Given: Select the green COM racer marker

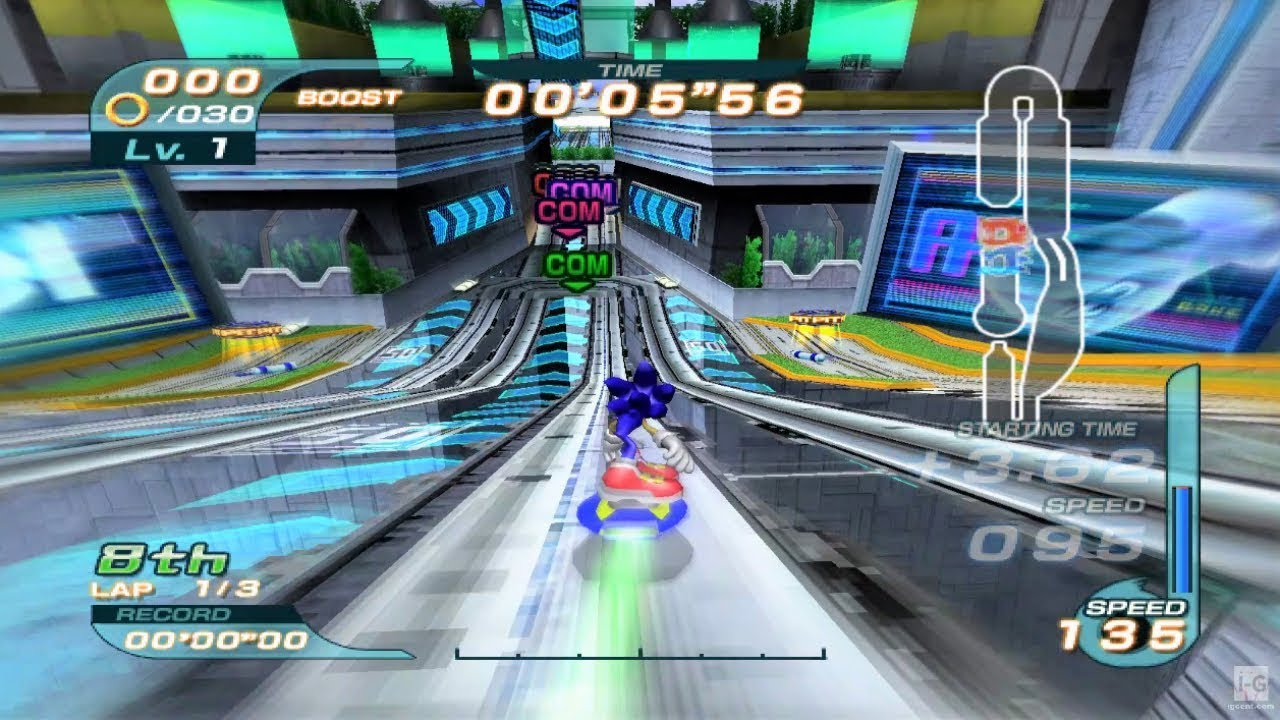Looking at the screenshot, I should (577, 266).
